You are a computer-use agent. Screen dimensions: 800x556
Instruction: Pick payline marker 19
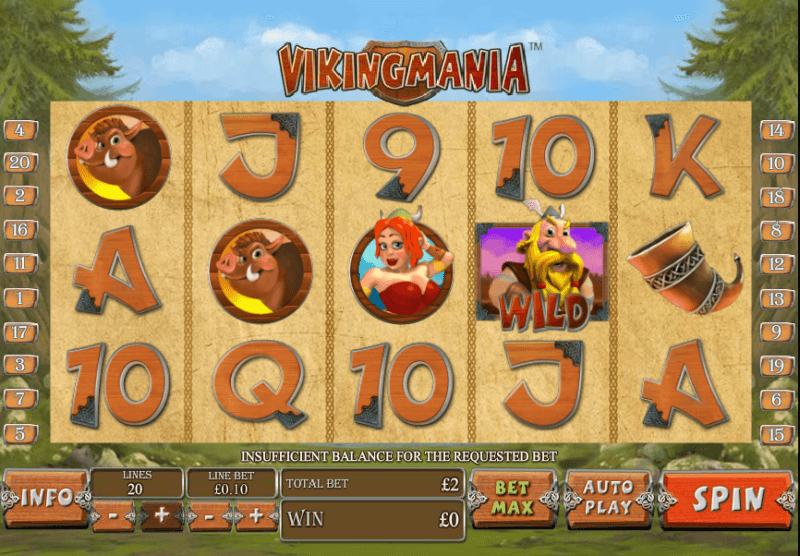(777, 365)
